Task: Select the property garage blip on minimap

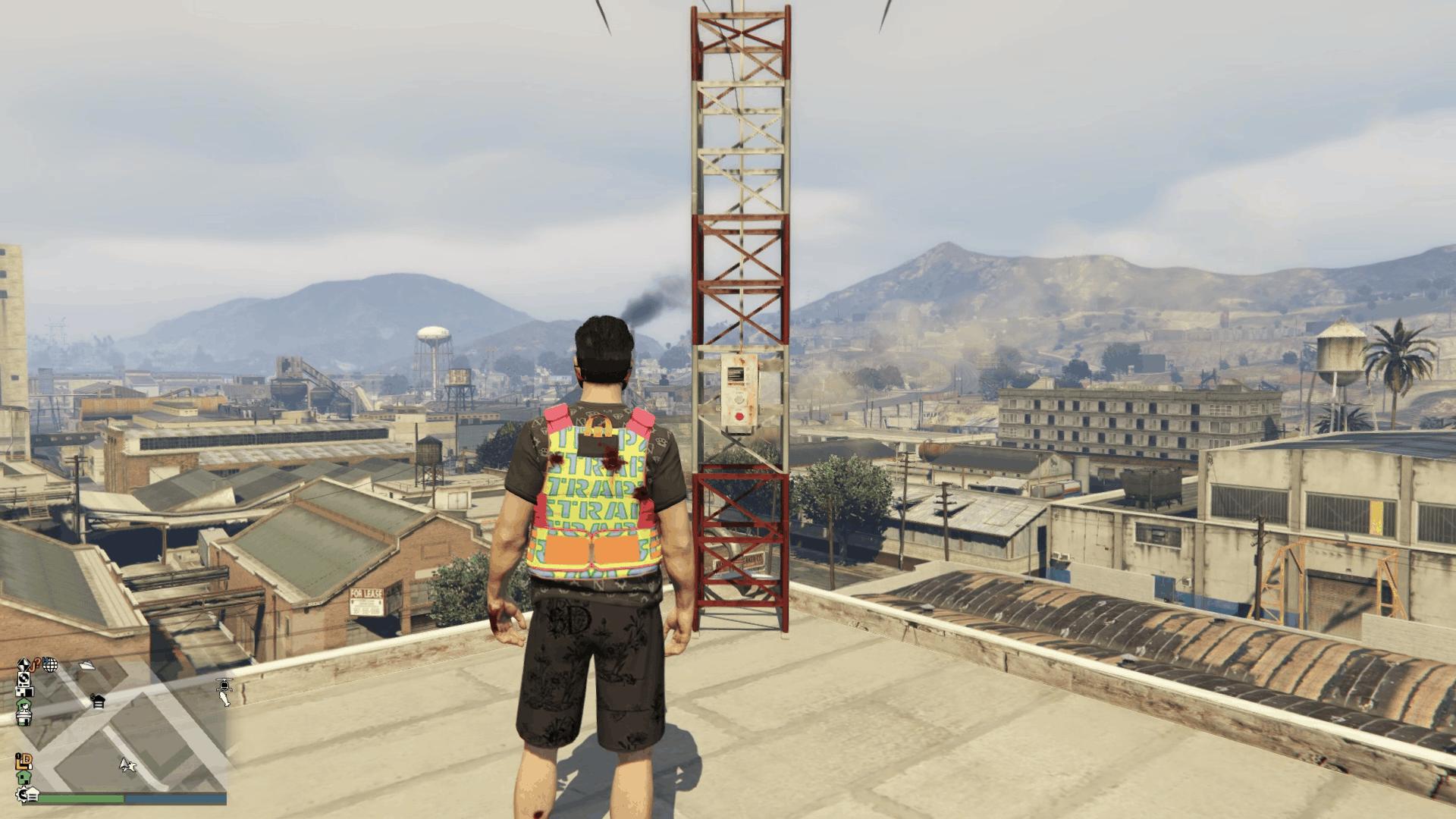Action: click(x=25, y=692)
